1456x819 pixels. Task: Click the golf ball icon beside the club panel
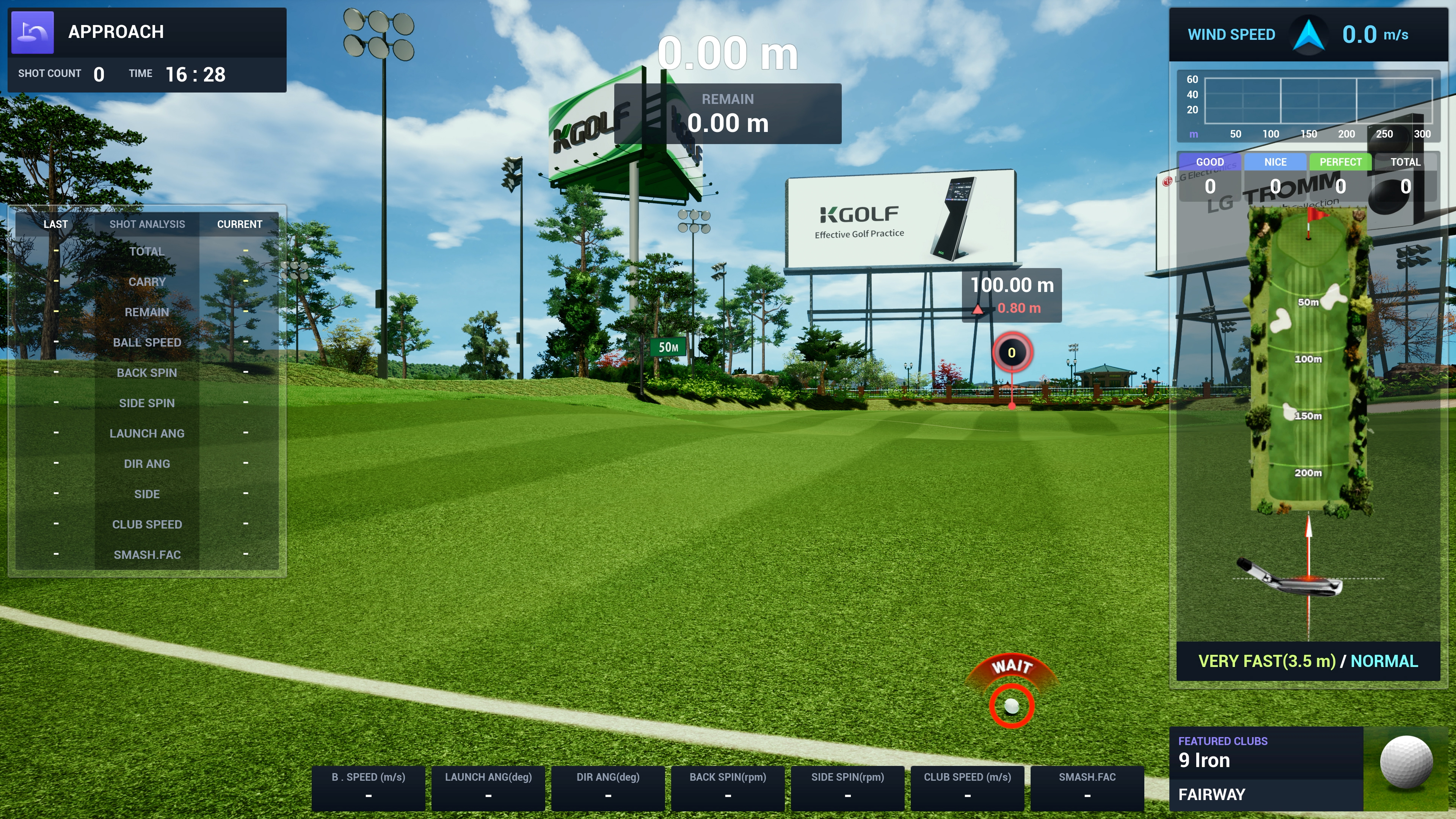tap(1406, 762)
